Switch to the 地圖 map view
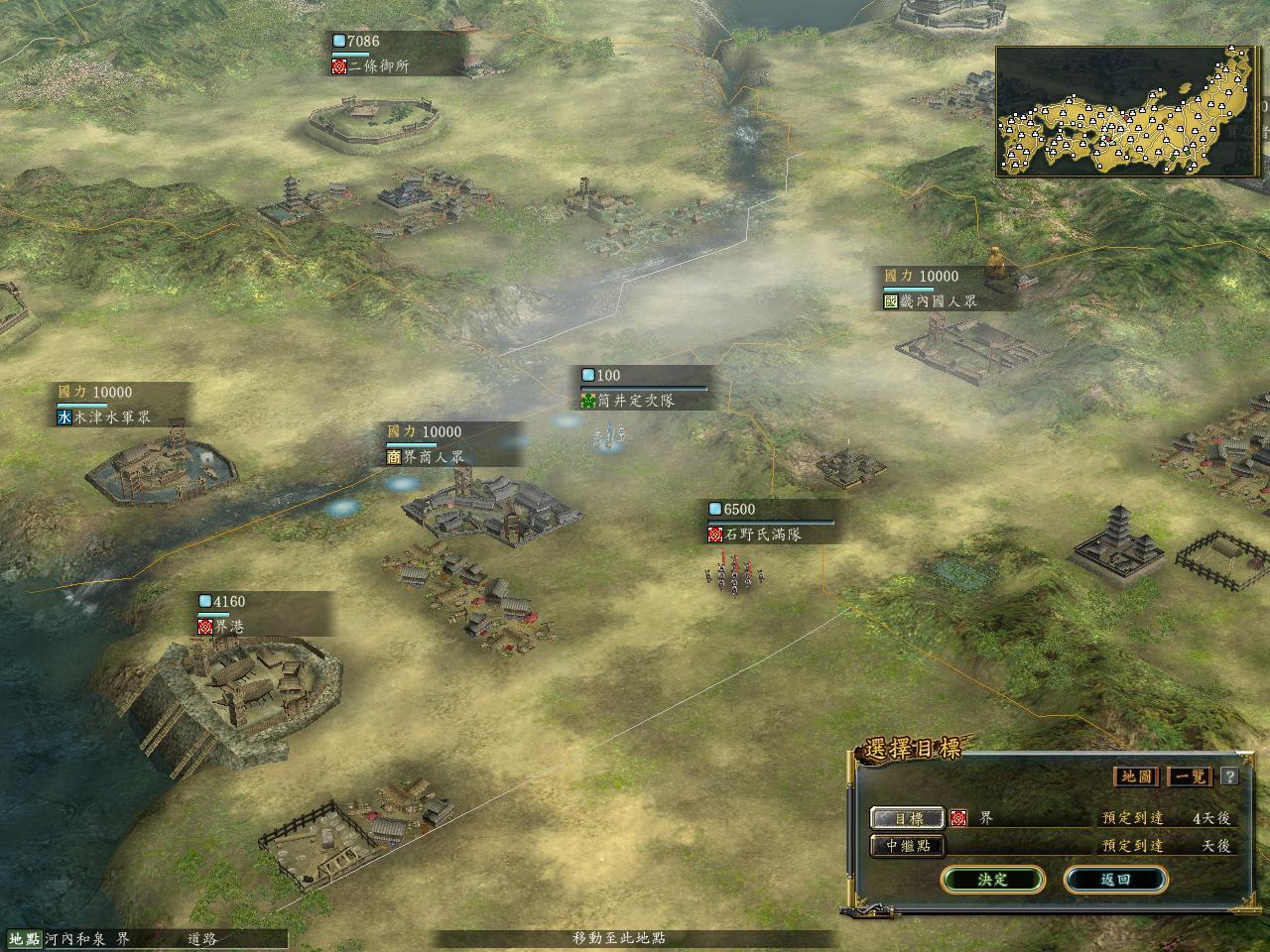This screenshot has height=952, width=1270. pos(1137,775)
